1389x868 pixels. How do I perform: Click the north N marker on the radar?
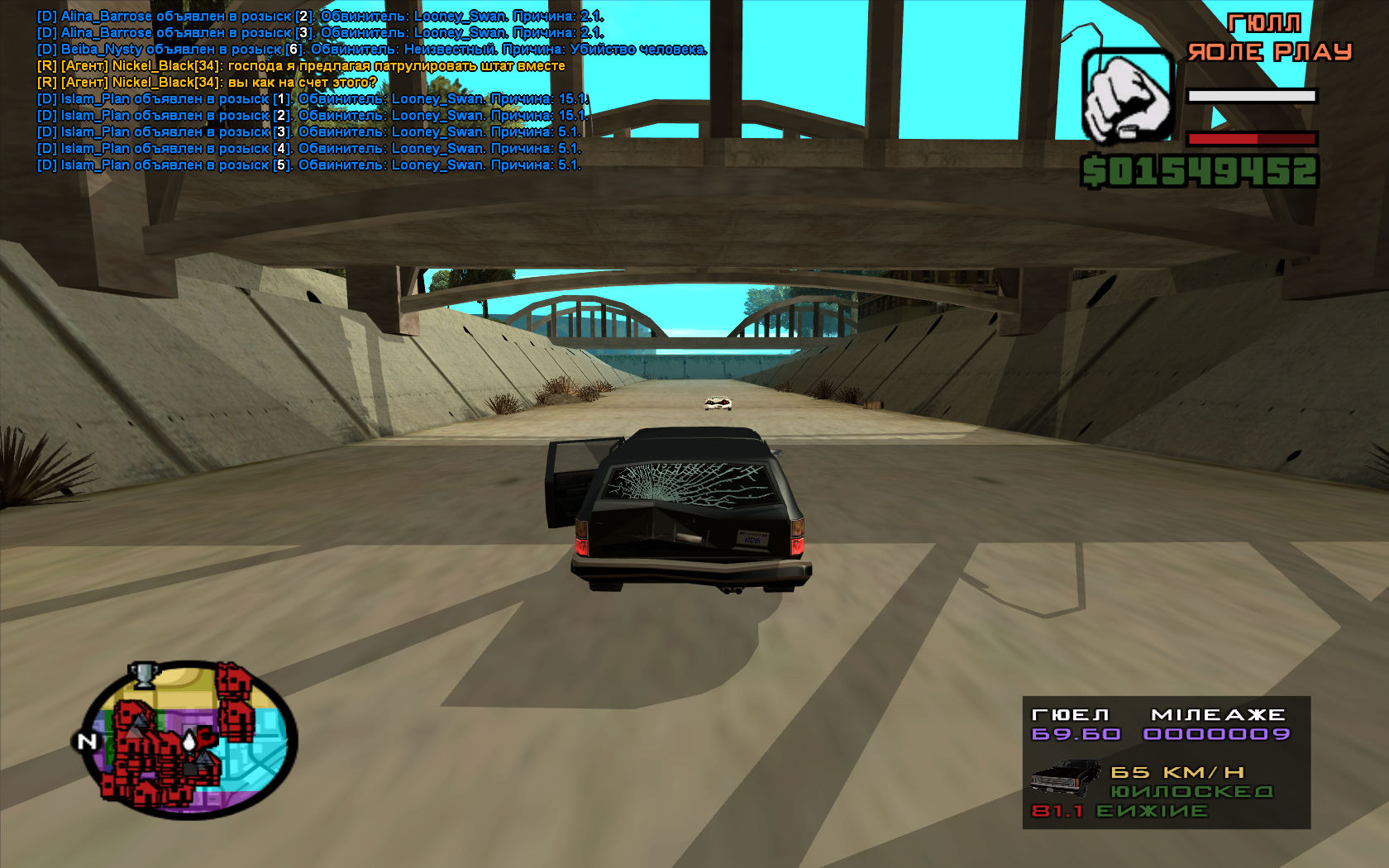[x=87, y=742]
